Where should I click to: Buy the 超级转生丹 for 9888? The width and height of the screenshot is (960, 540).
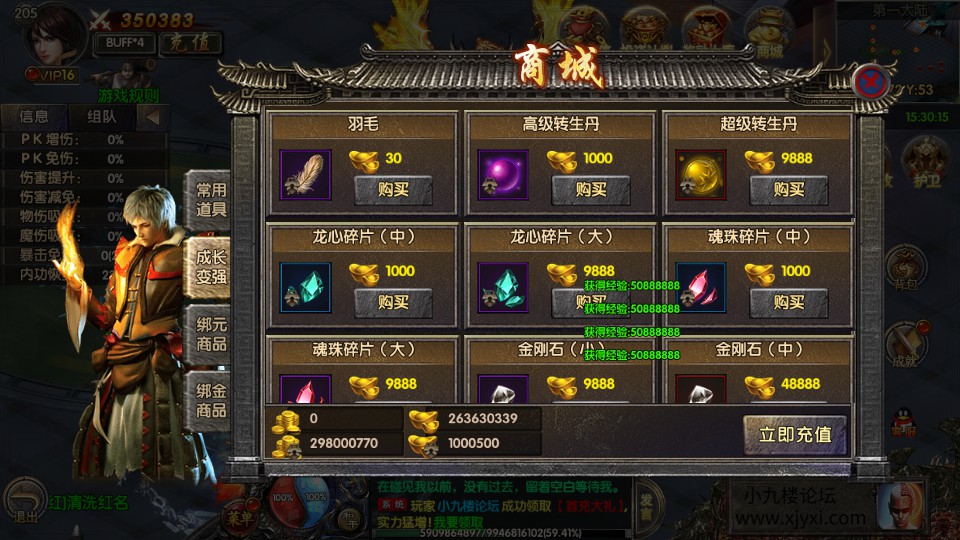tap(789, 190)
